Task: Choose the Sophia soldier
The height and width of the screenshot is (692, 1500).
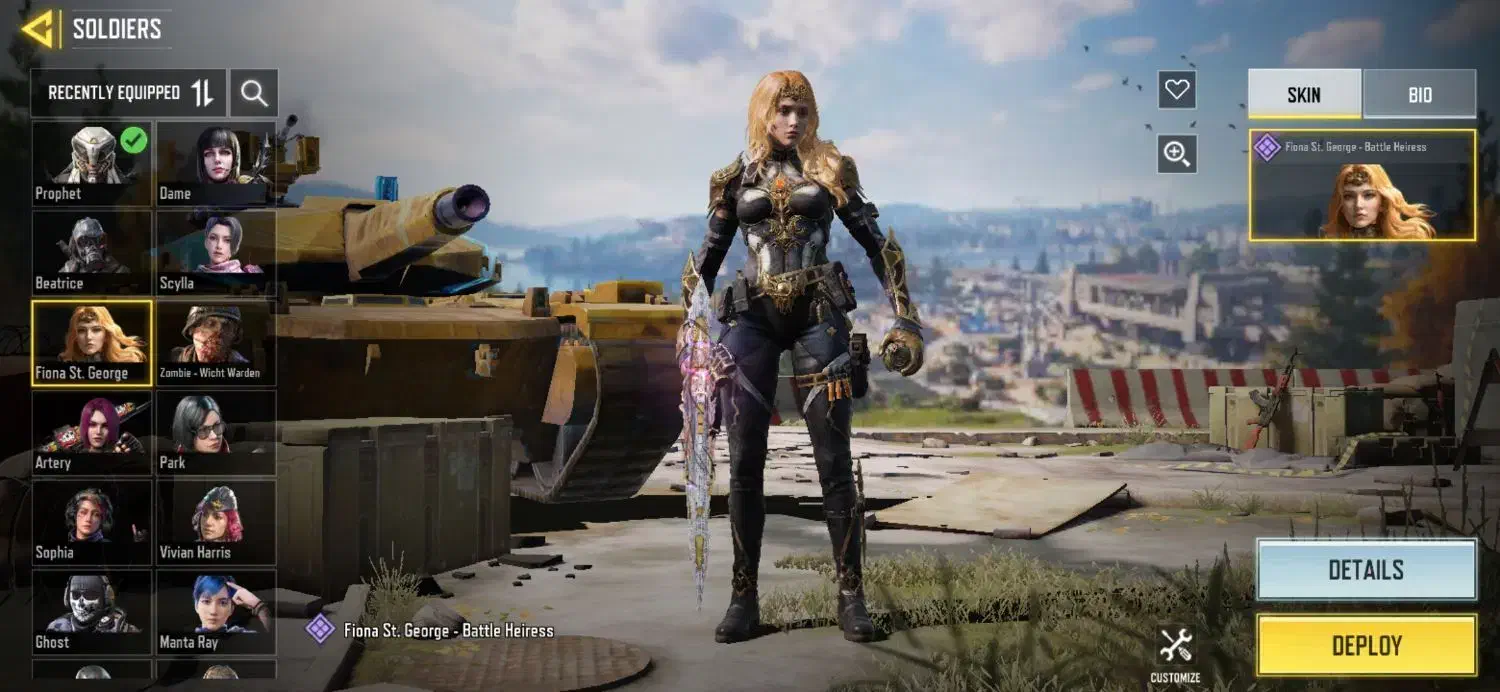Action: [x=92, y=522]
